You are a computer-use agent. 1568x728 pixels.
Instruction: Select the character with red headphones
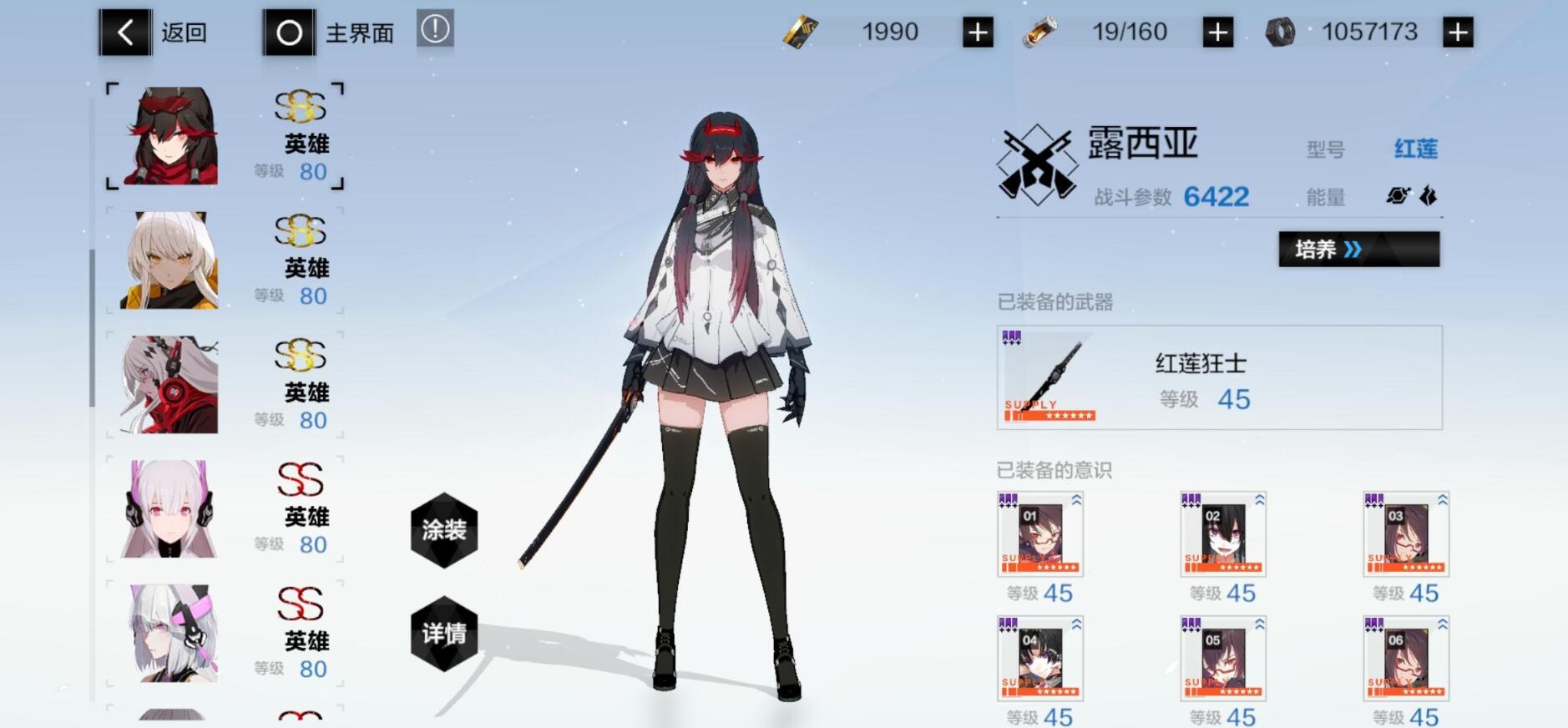[169, 385]
